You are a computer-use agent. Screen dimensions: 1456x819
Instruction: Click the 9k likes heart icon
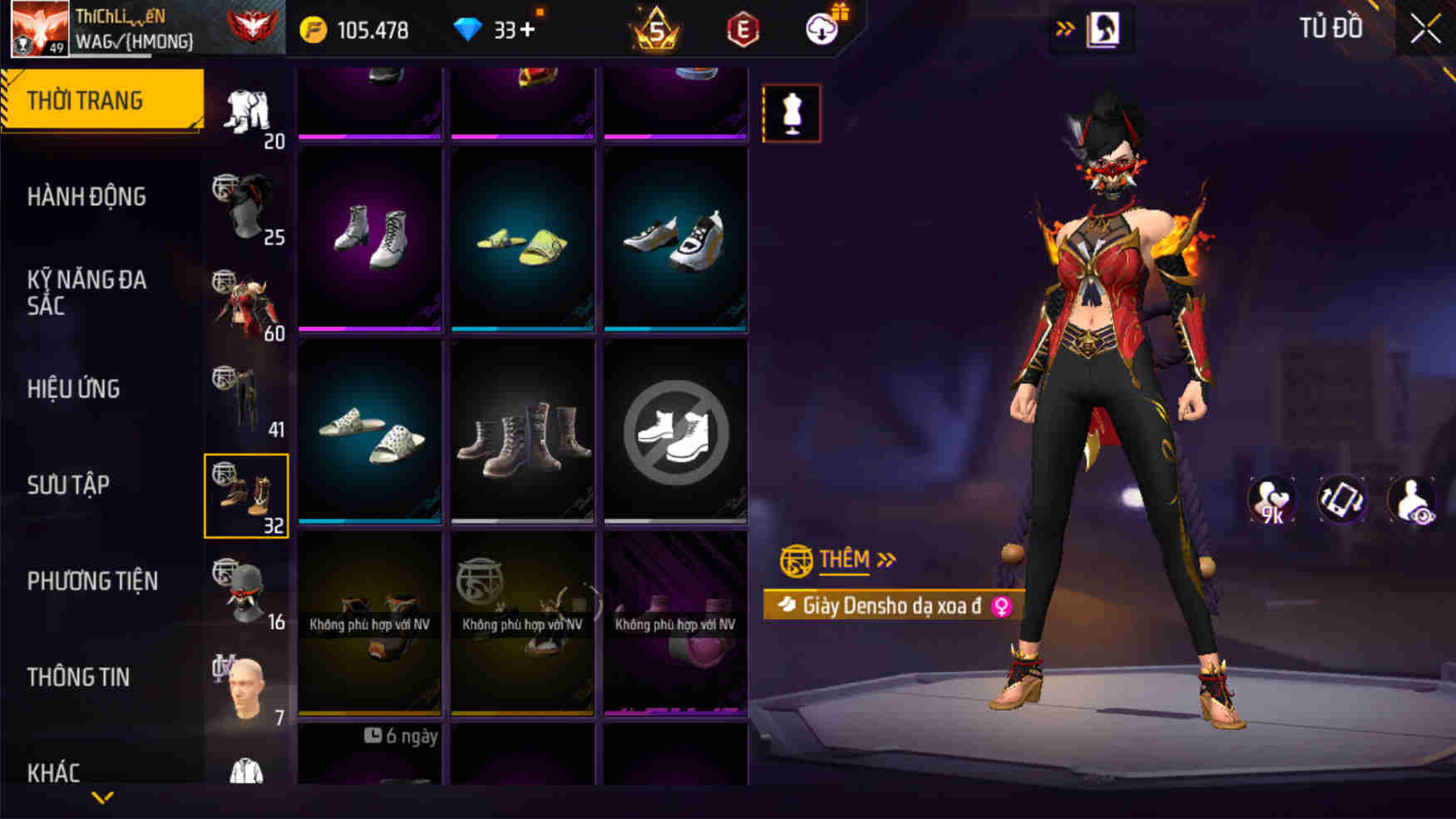[x=1272, y=498]
